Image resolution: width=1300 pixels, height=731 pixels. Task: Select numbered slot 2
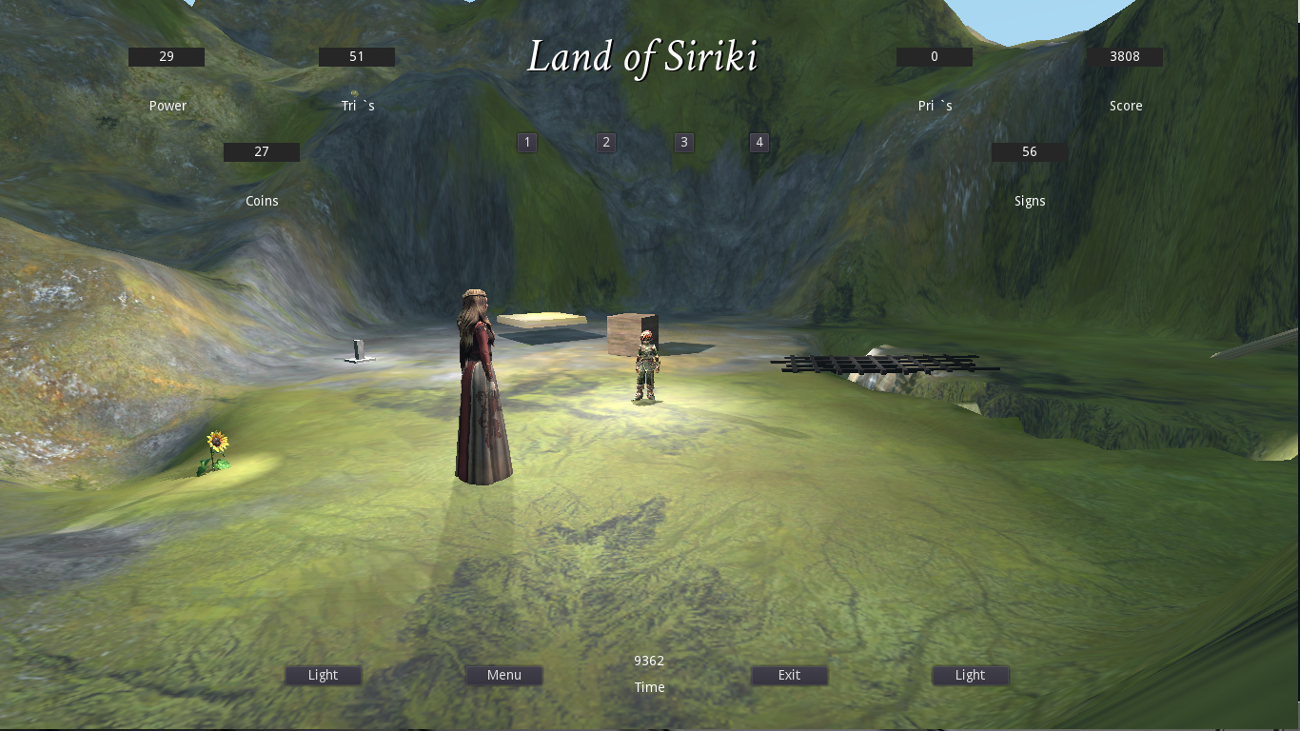tap(605, 142)
